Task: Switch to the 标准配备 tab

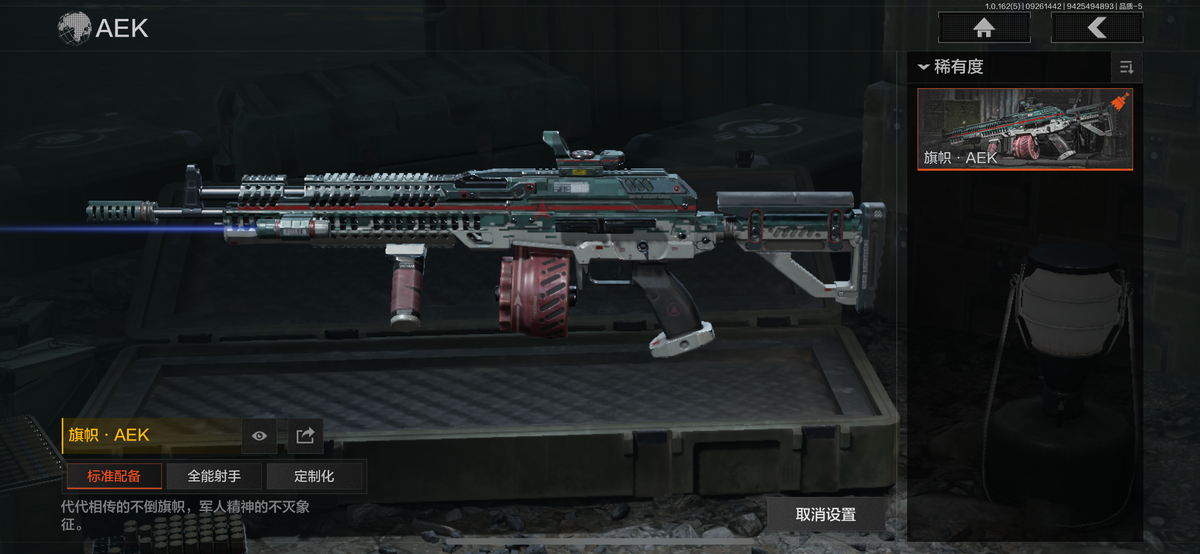Action: click(114, 476)
